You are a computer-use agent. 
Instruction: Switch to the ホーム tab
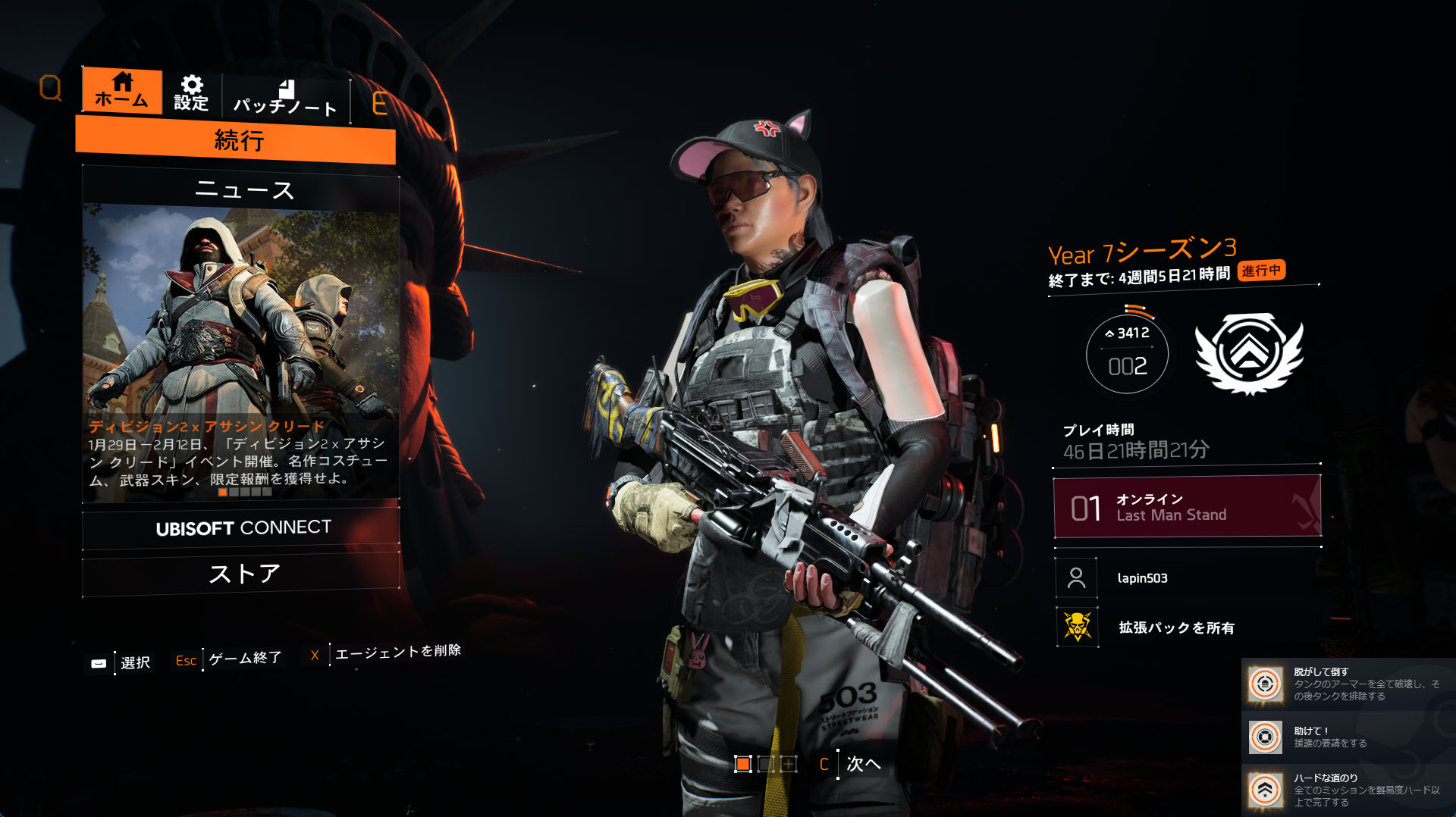click(121, 91)
